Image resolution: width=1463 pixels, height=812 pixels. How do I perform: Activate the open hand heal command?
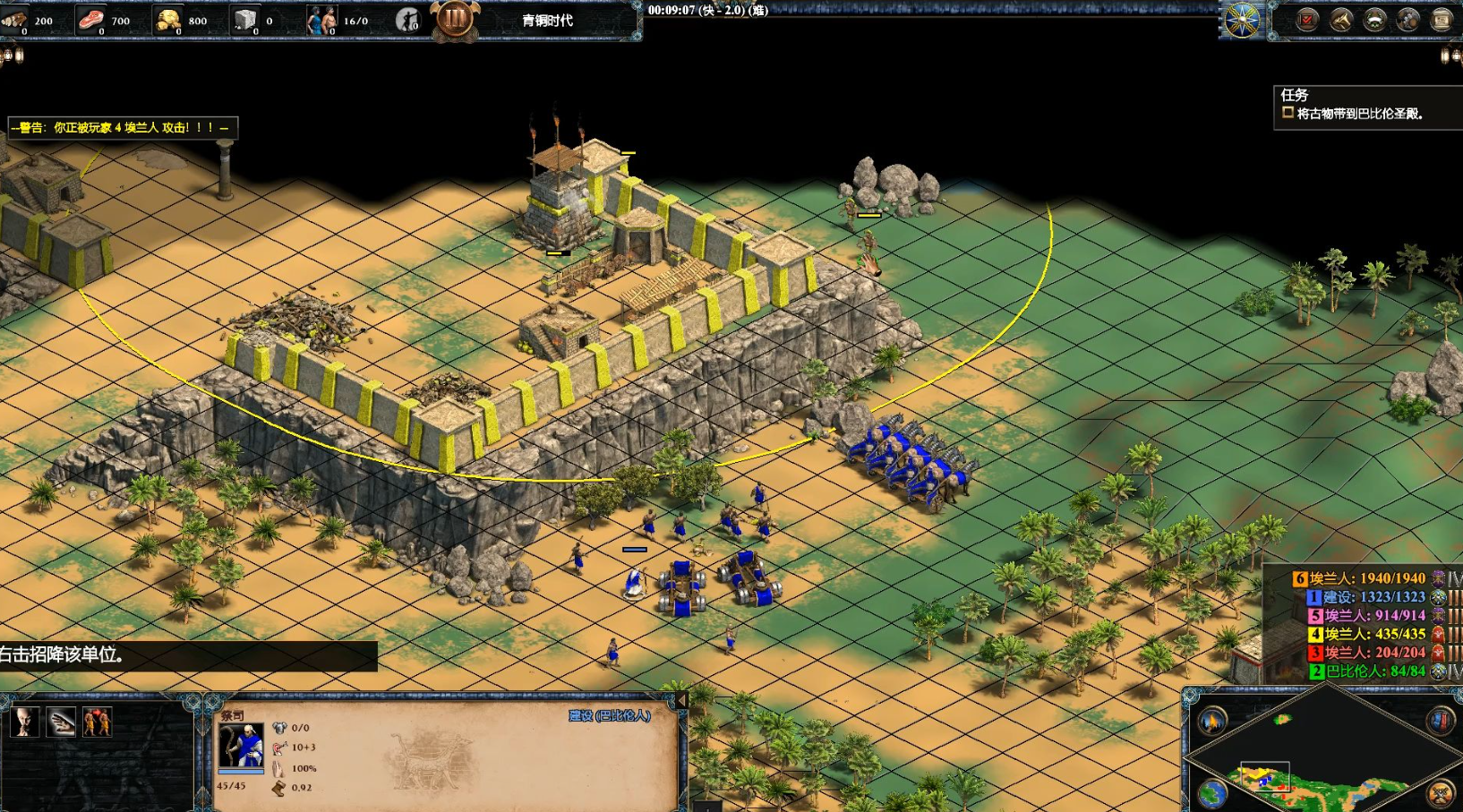(62, 721)
